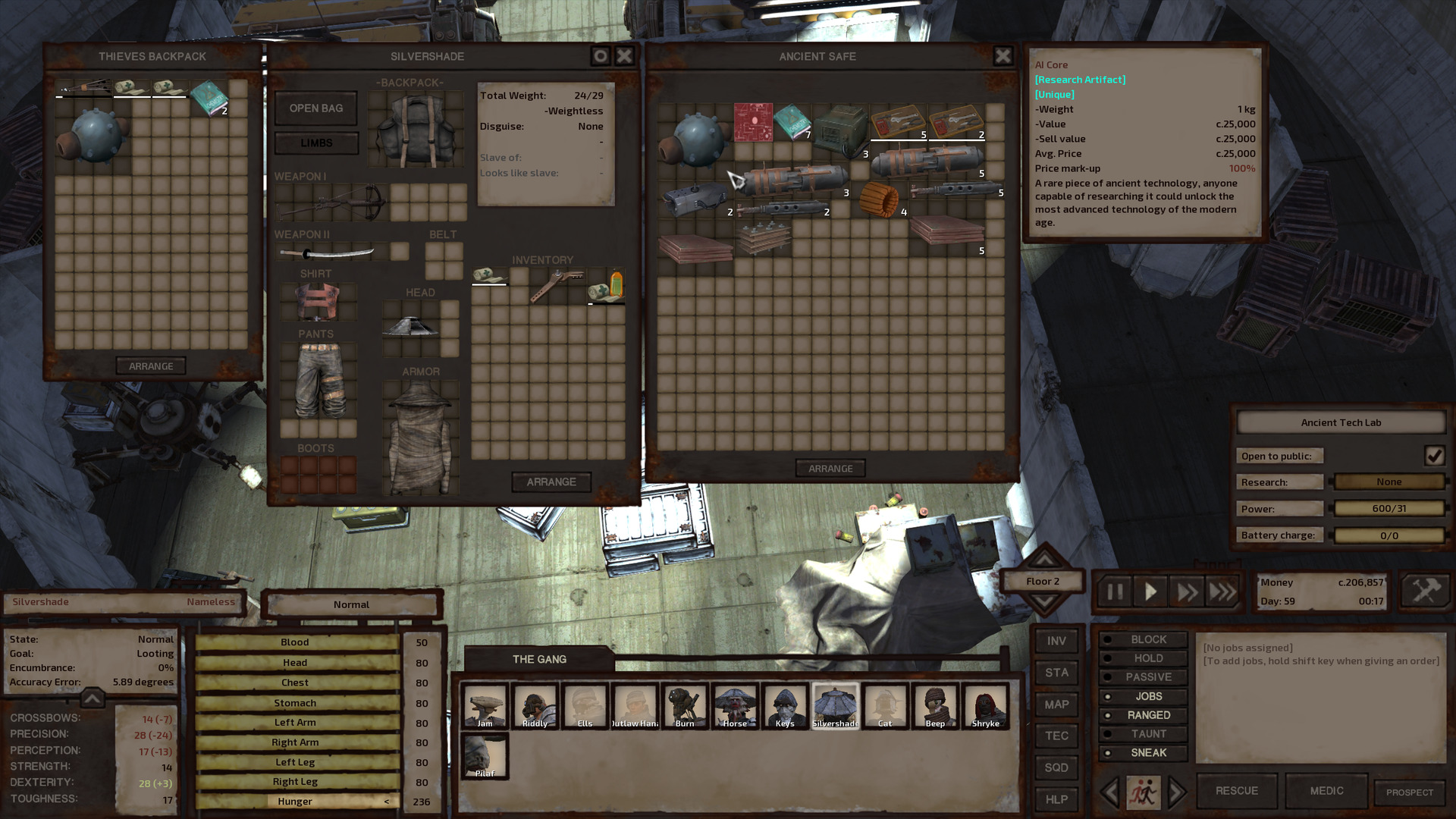Image resolution: width=1456 pixels, height=819 pixels.
Task: Click the OPEN BAG button
Action: (315, 108)
